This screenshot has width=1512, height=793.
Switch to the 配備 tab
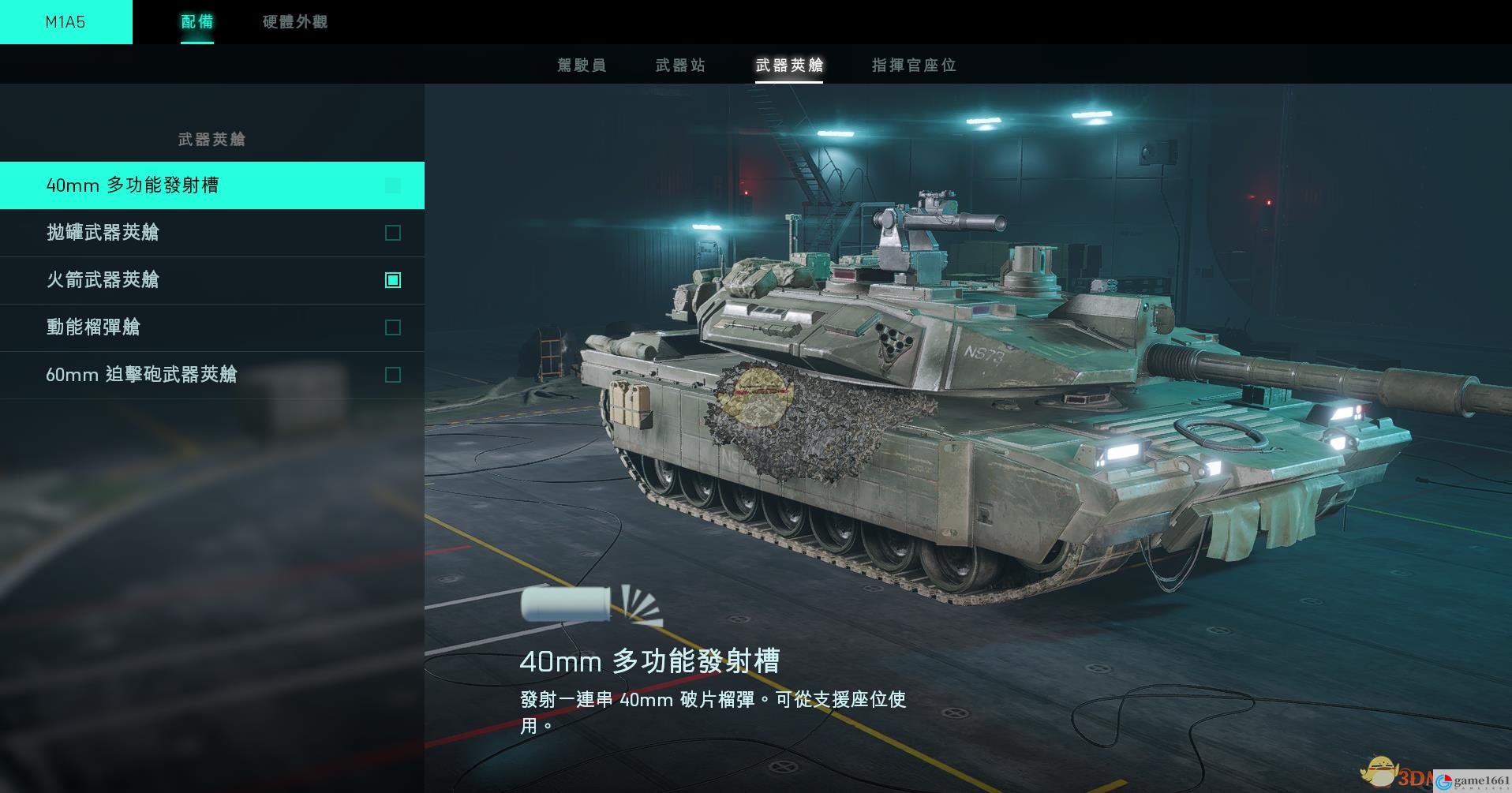tap(196, 22)
